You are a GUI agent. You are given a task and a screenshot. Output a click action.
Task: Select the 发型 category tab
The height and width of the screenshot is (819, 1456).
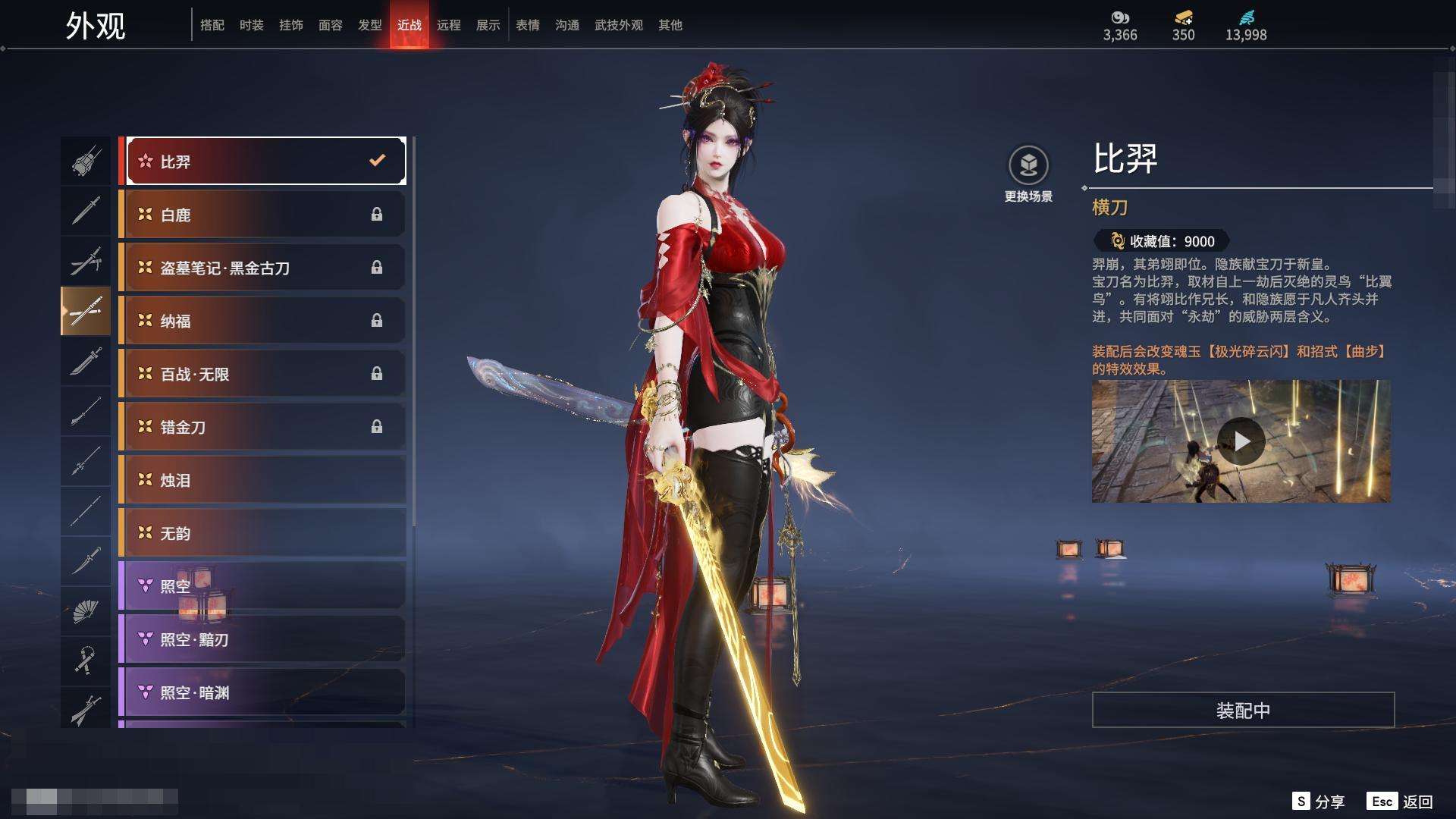pos(369,25)
